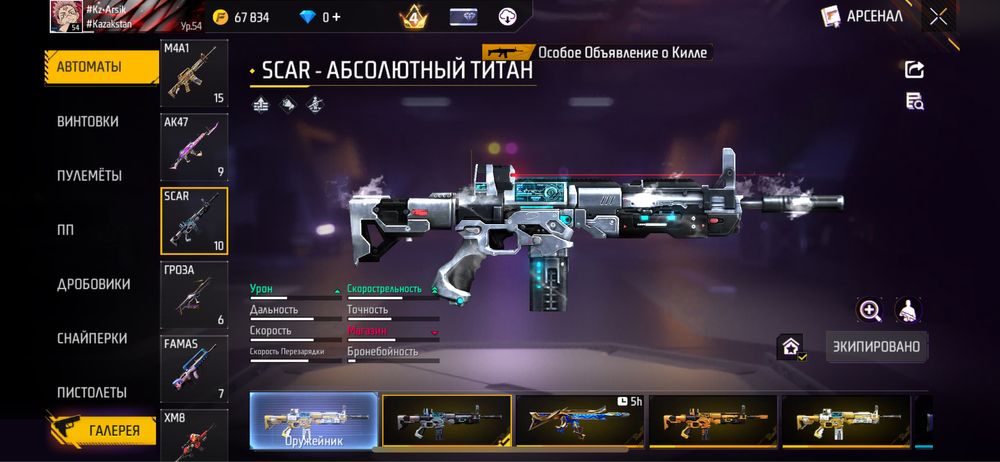Image resolution: width=1000 pixels, height=462 pixels.
Task: Select the Пулемёты category
Action: point(90,175)
